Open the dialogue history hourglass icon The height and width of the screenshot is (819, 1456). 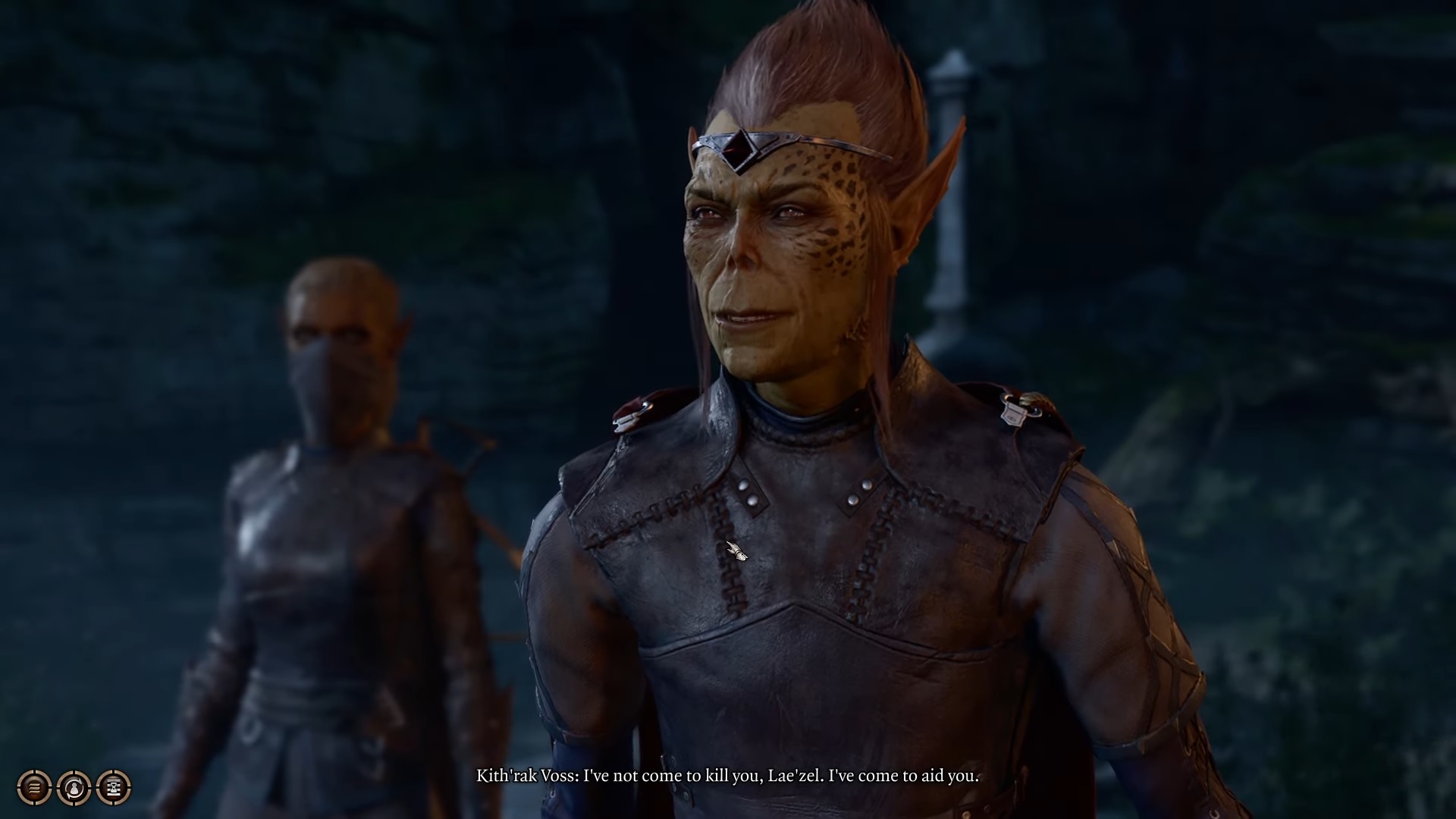112,786
